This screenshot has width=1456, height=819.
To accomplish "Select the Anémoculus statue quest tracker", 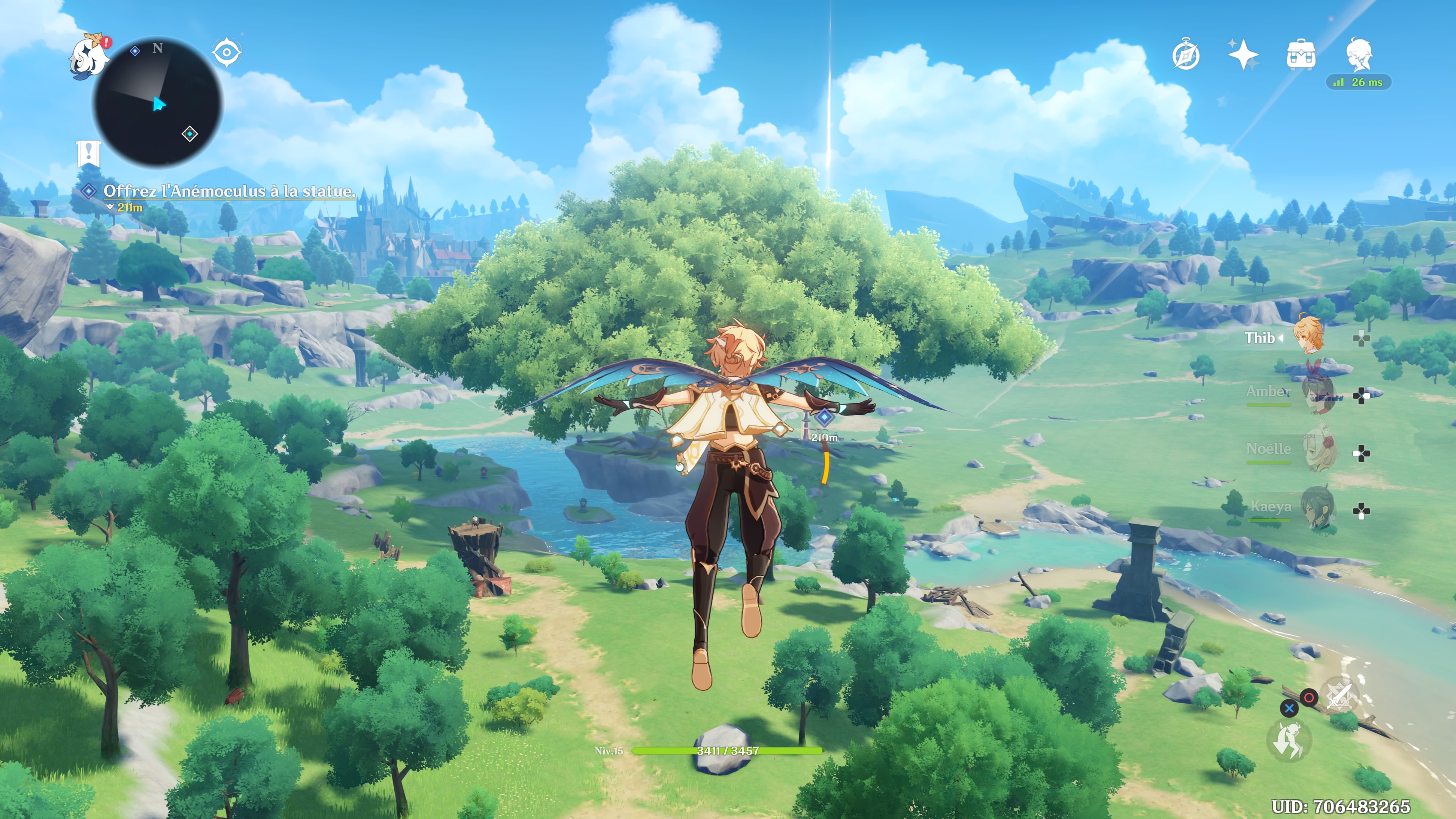I will [x=228, y=191].
